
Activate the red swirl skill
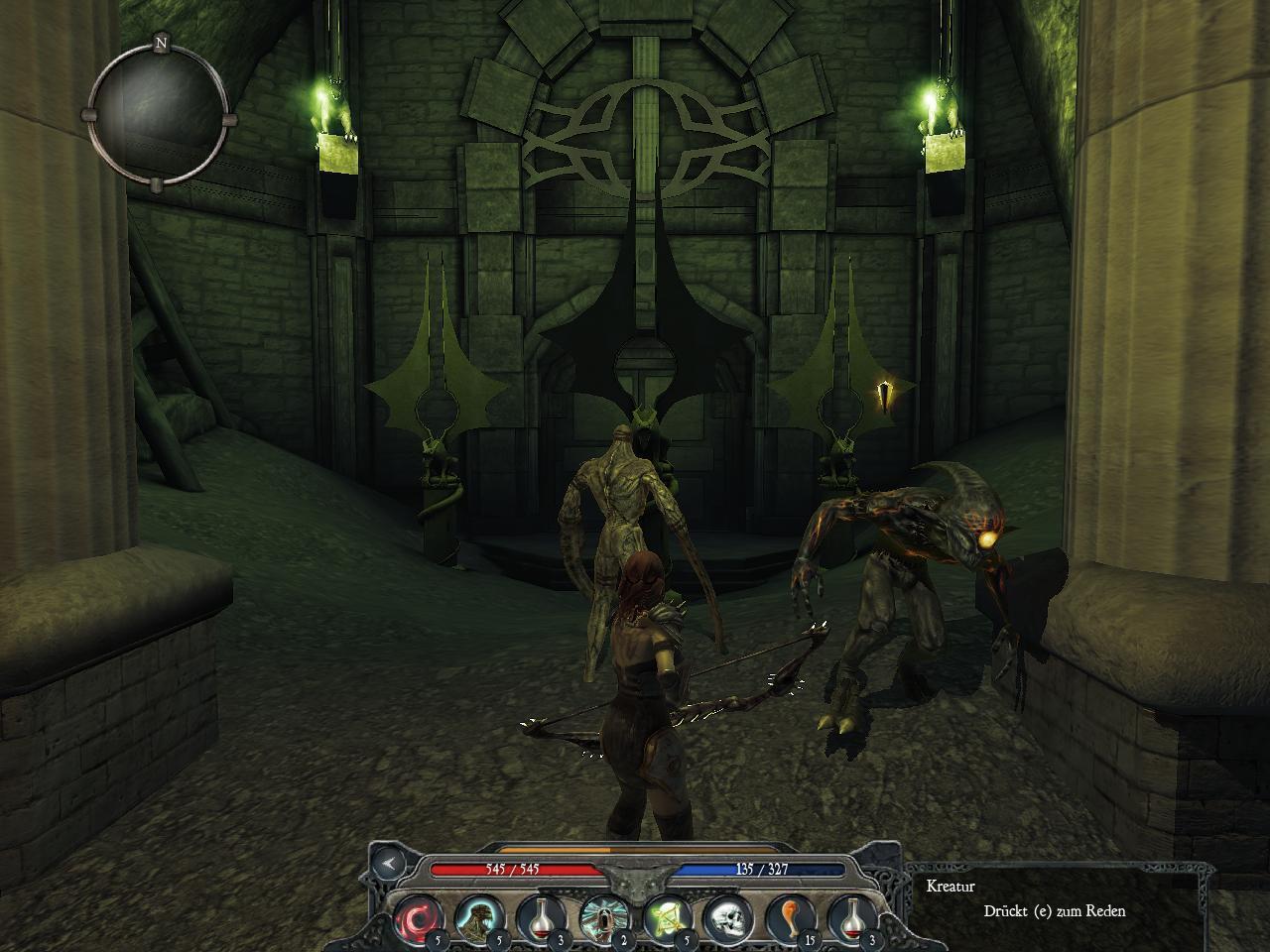click(418, 918)
